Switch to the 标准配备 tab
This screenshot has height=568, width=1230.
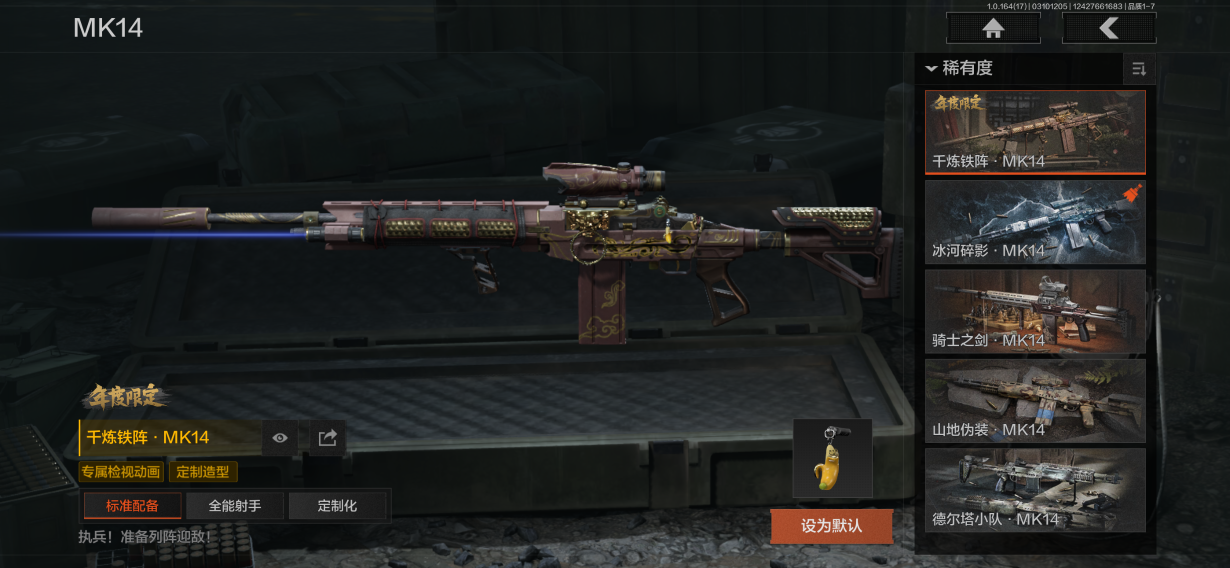[x=132, y=506]
